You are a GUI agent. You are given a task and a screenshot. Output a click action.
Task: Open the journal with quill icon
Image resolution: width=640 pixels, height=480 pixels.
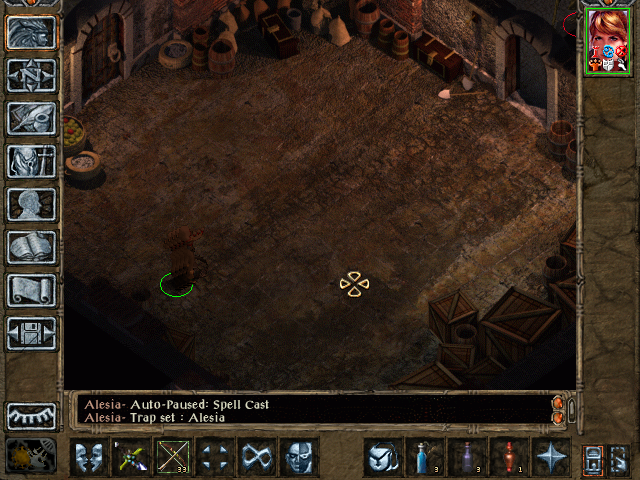point(31,118)
